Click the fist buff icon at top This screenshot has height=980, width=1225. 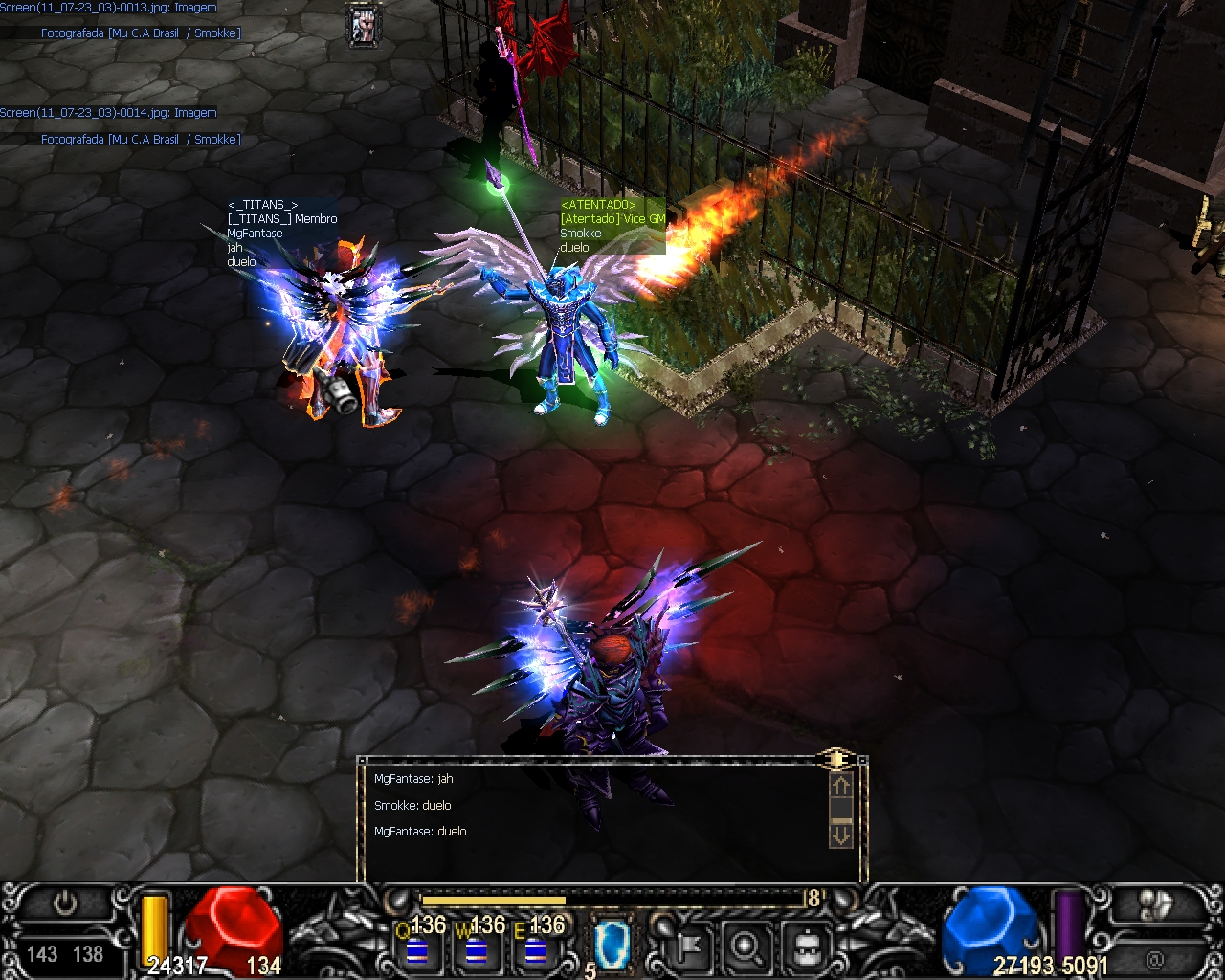coord(363,26)
